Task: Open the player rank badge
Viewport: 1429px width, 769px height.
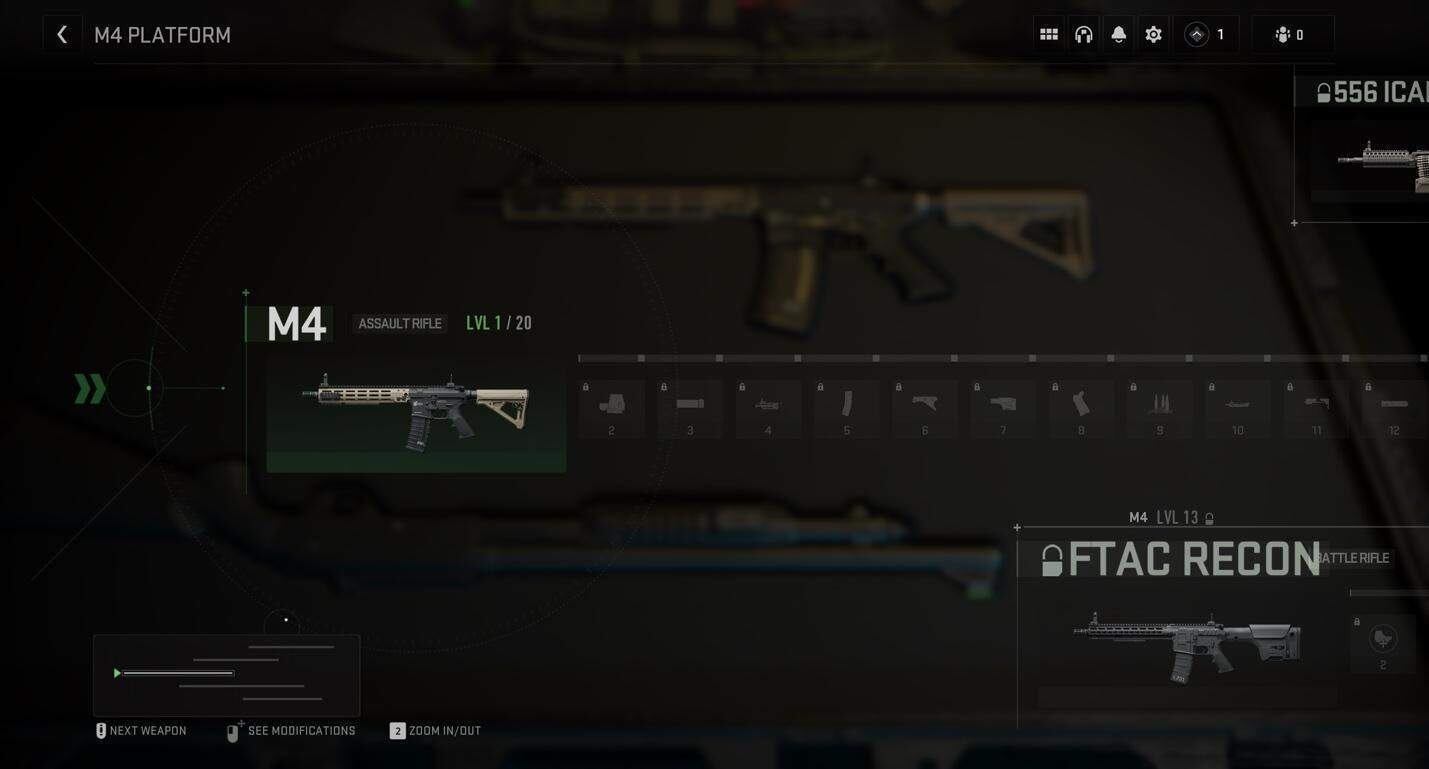Action: [x=1205, y=35]
